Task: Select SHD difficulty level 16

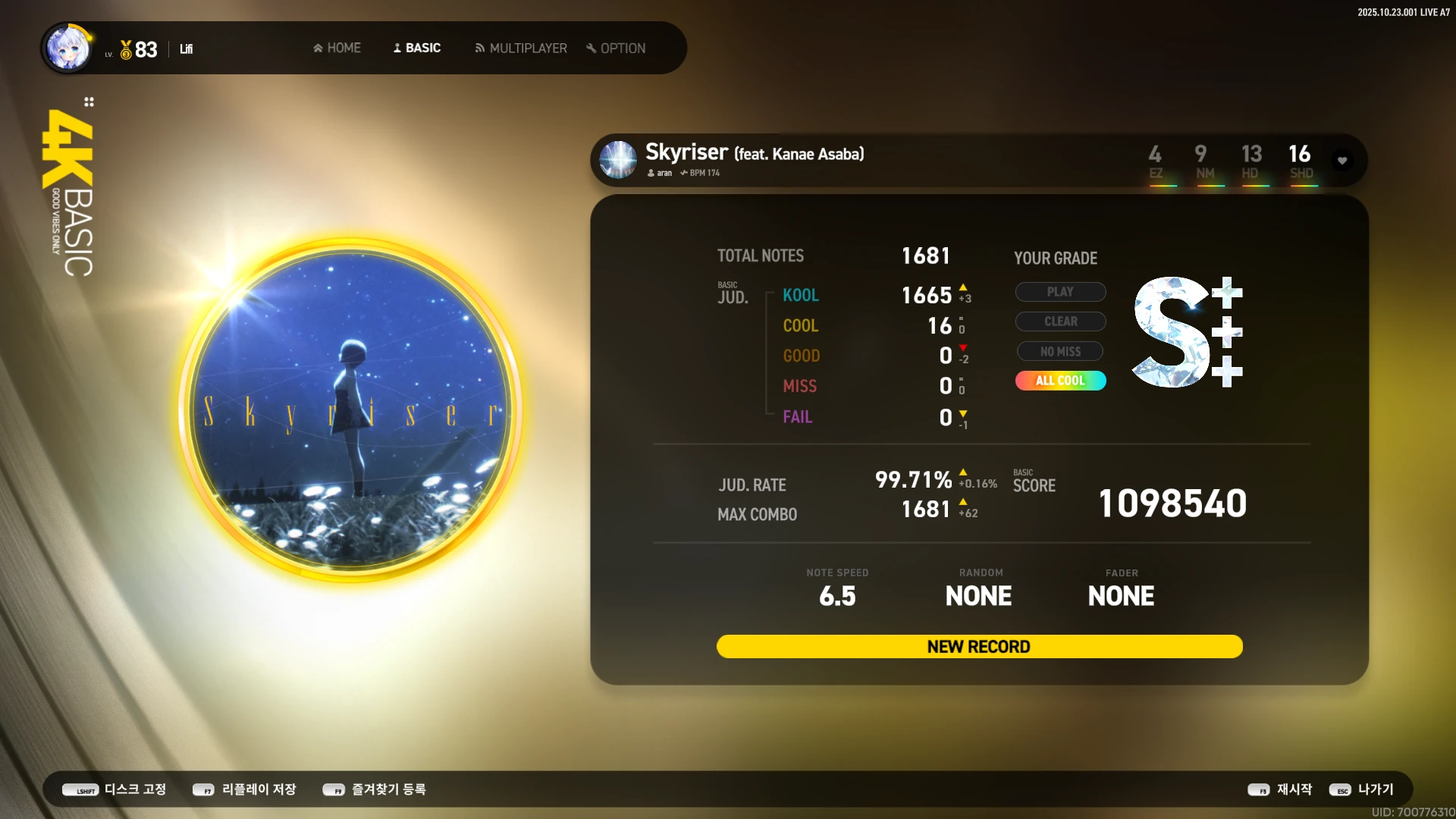Action: [x=1301, y=162]
